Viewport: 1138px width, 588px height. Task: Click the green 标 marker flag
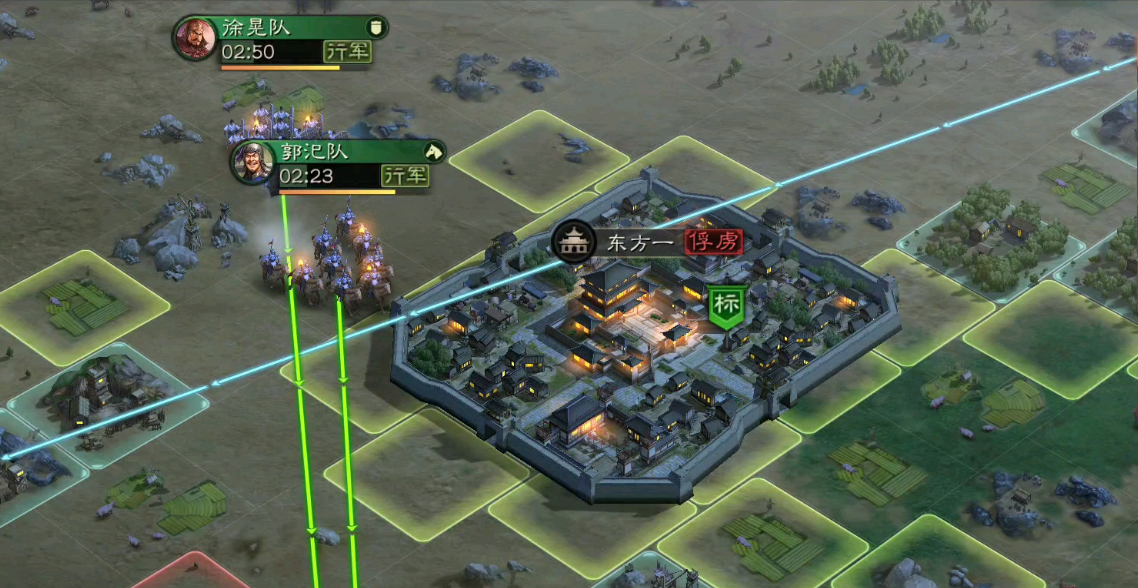coord(725,306)
